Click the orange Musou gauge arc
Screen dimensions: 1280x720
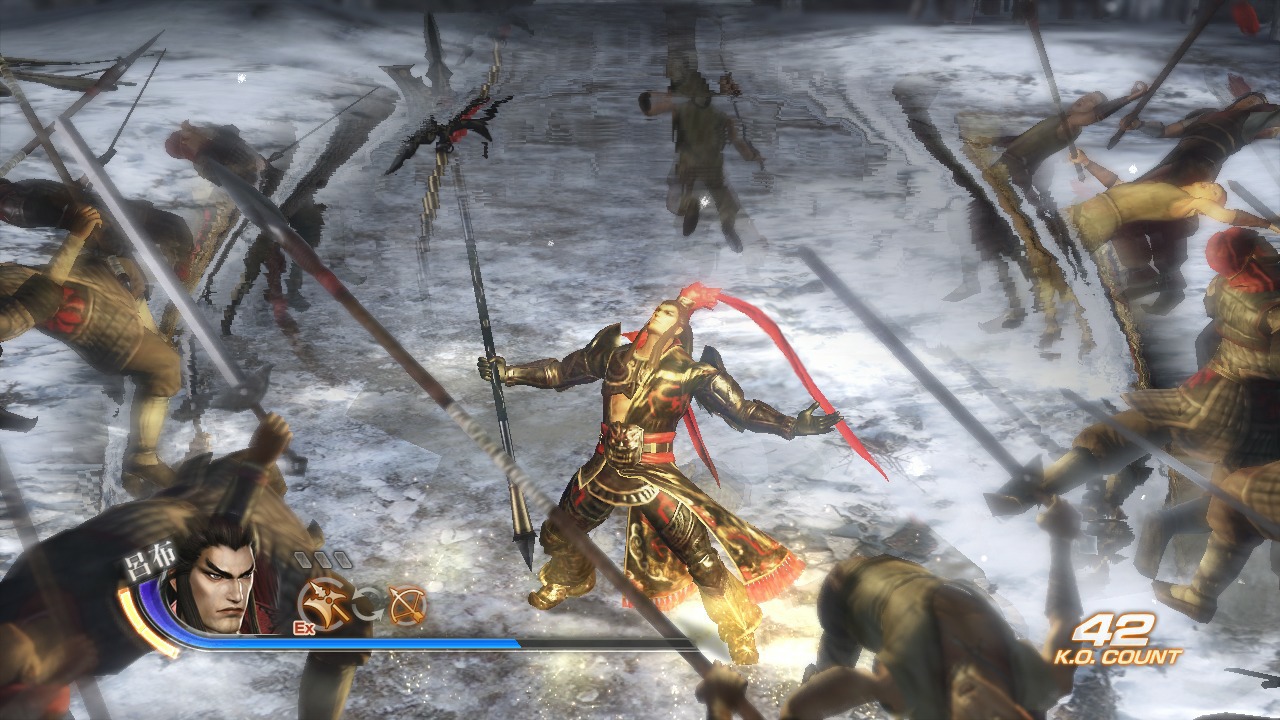click(x=133, y=615)
